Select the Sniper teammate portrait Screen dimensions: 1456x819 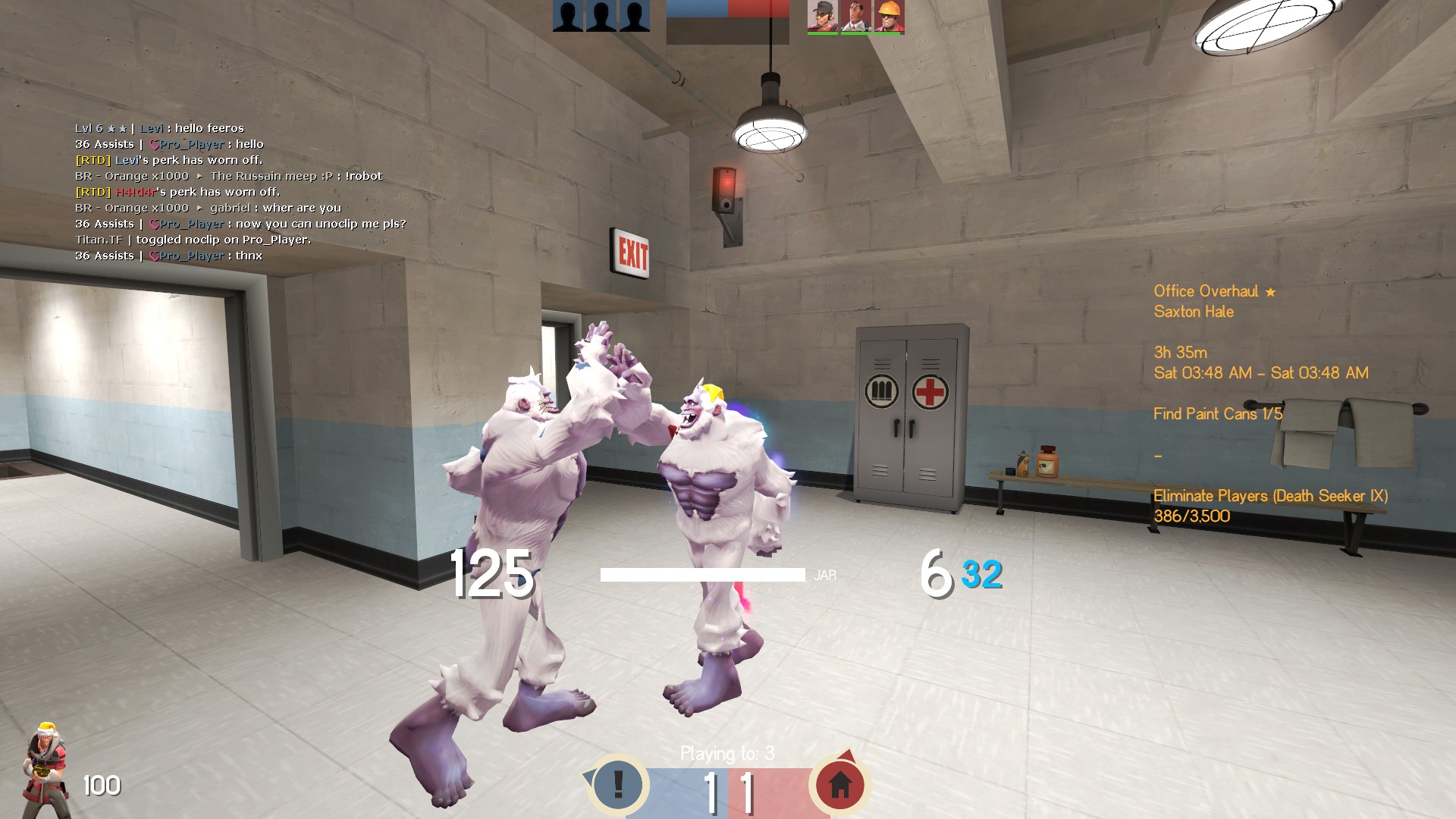click(822, 17)
